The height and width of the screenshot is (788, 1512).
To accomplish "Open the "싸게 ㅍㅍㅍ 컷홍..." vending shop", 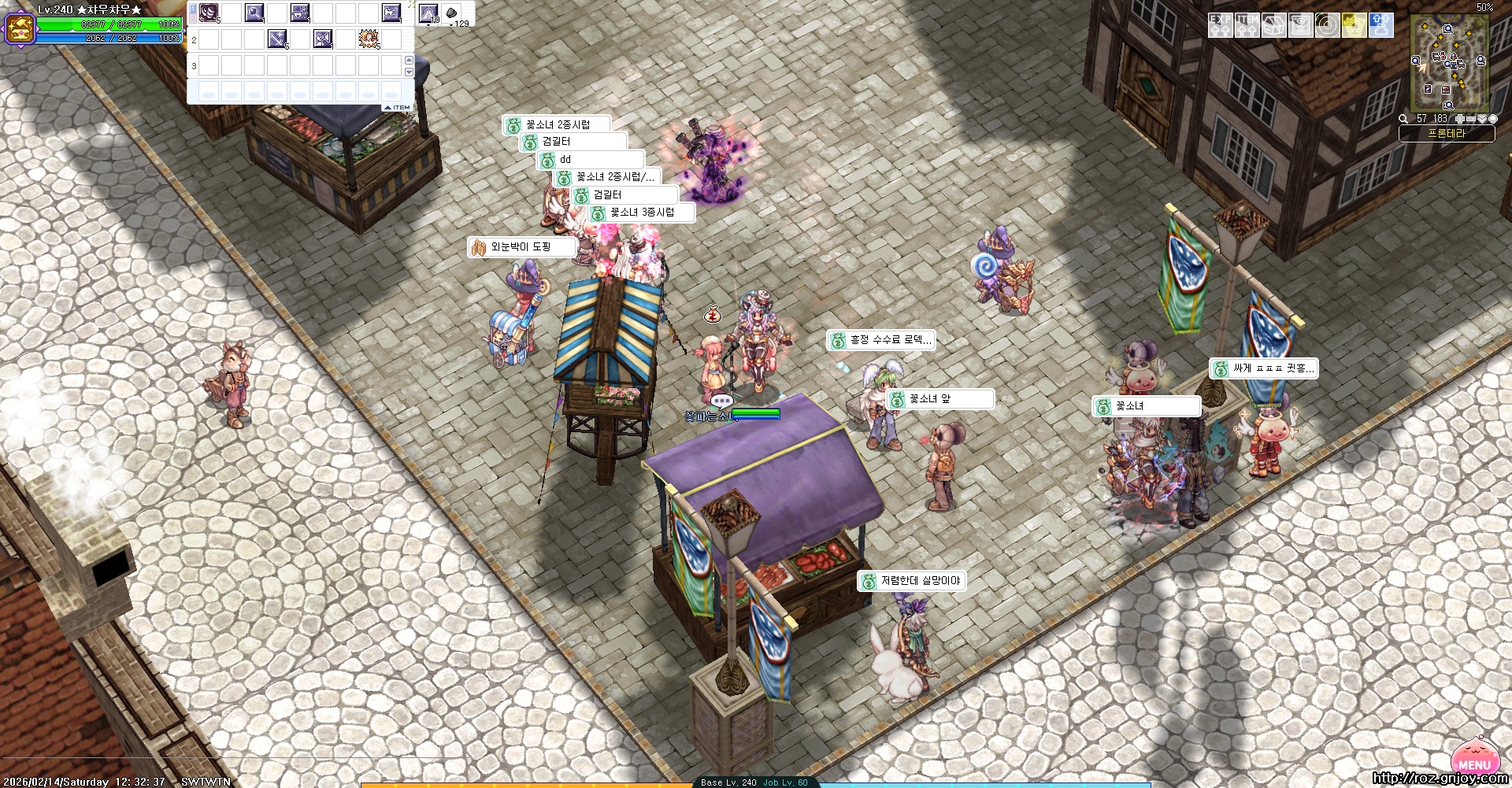I will coord(1264,368).
